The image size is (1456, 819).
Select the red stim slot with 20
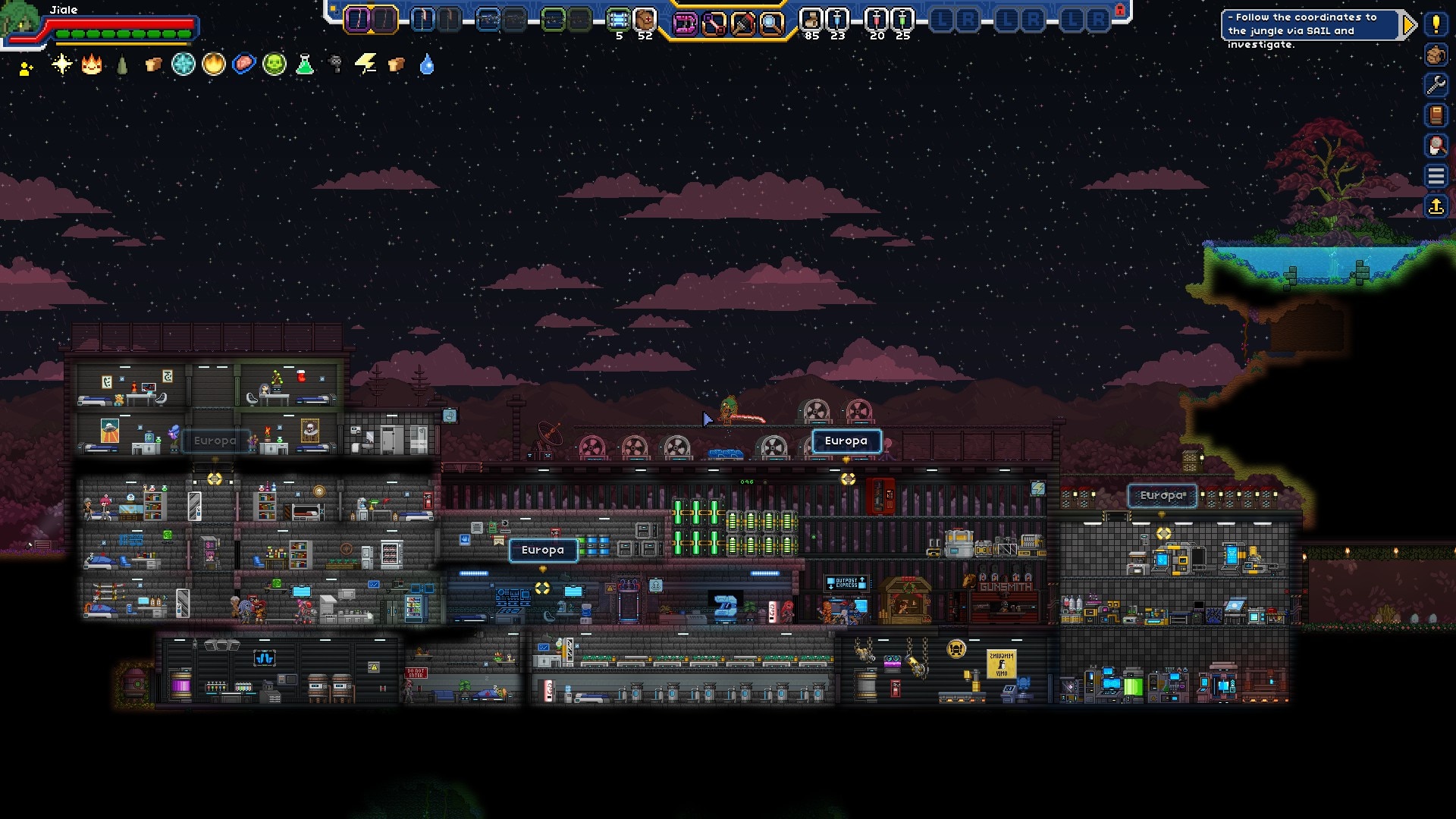click(x=877, y=20)
